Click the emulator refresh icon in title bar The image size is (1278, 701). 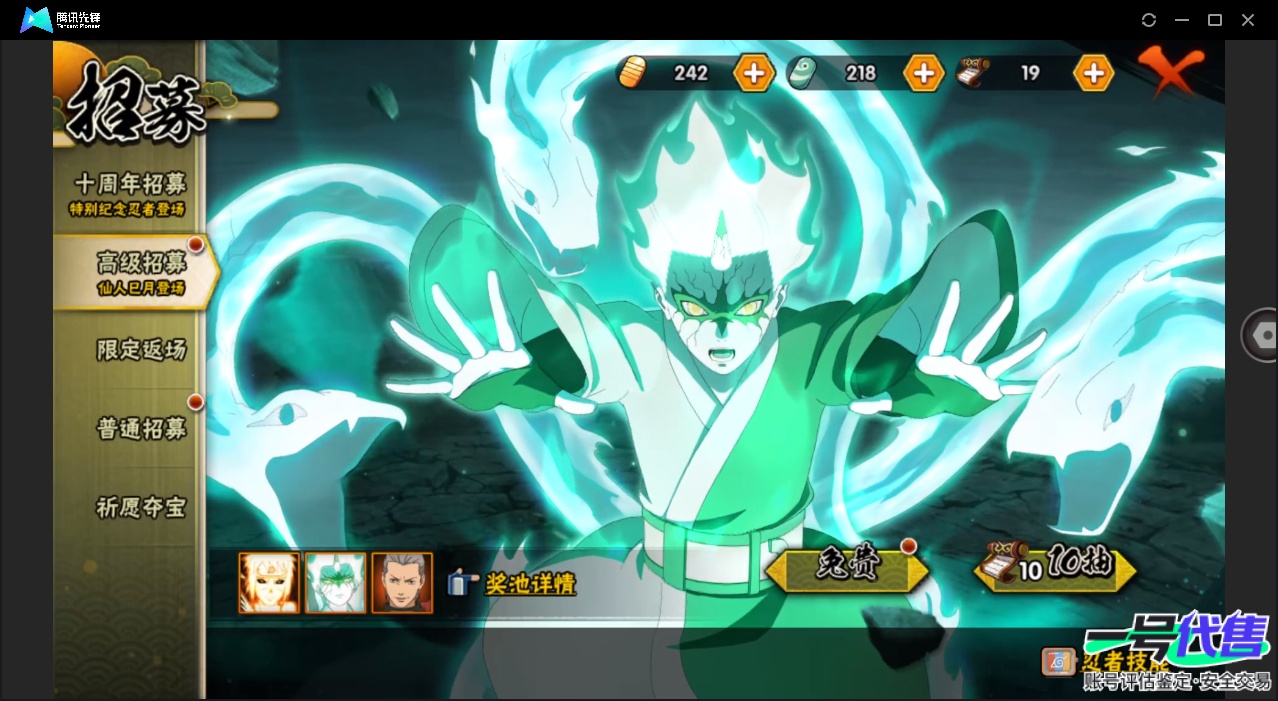pyautogui.click(x=1149, y=20)
